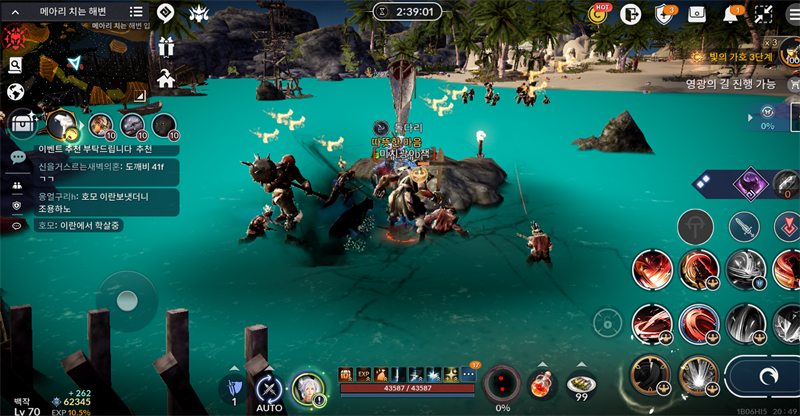Screen dimensions: 800x416
Task: Open the shield badge icon with notification
Action: pyautogui.click(x=664, y=14)
